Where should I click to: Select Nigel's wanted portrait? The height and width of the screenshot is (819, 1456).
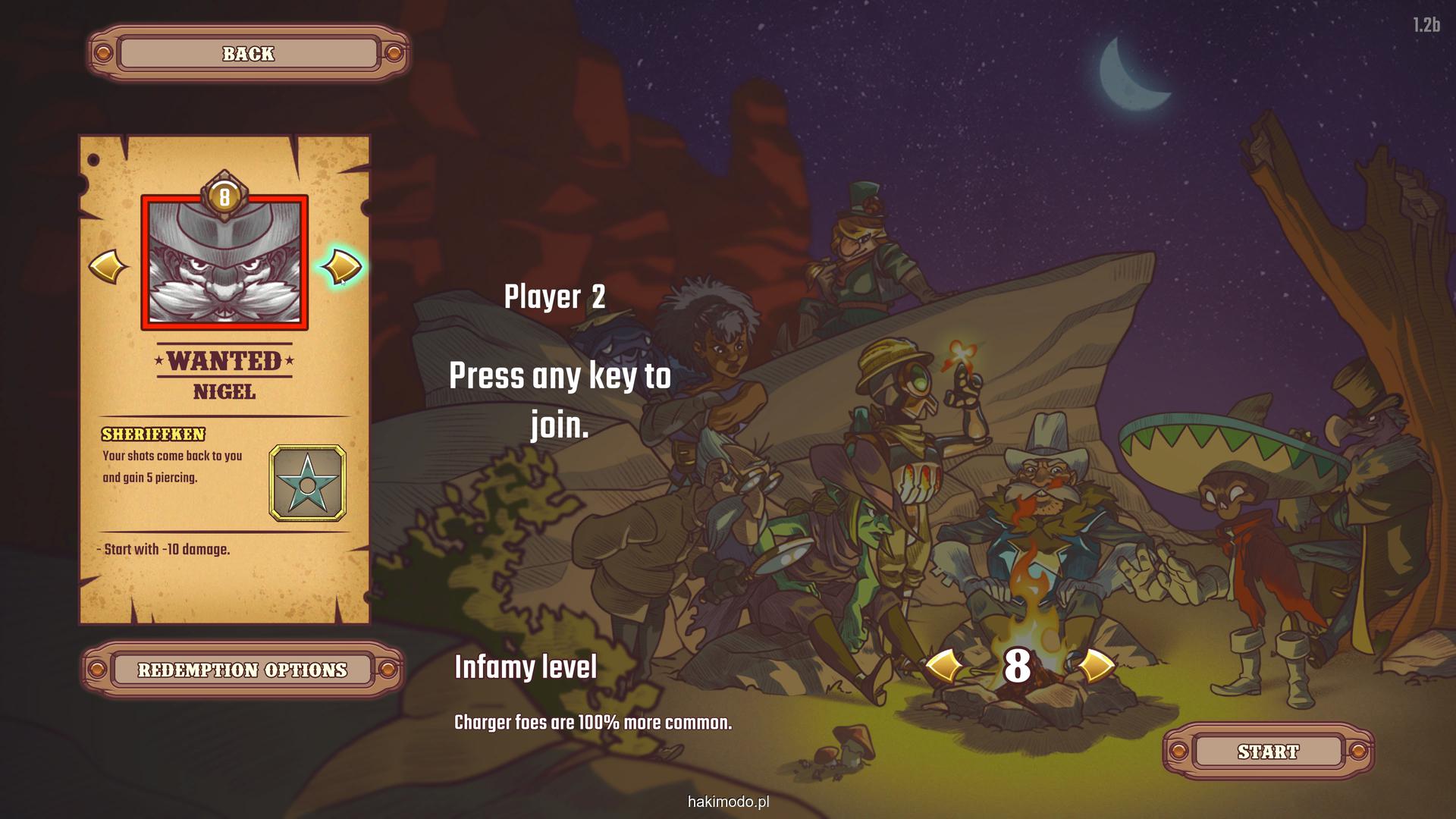point(224,262)
